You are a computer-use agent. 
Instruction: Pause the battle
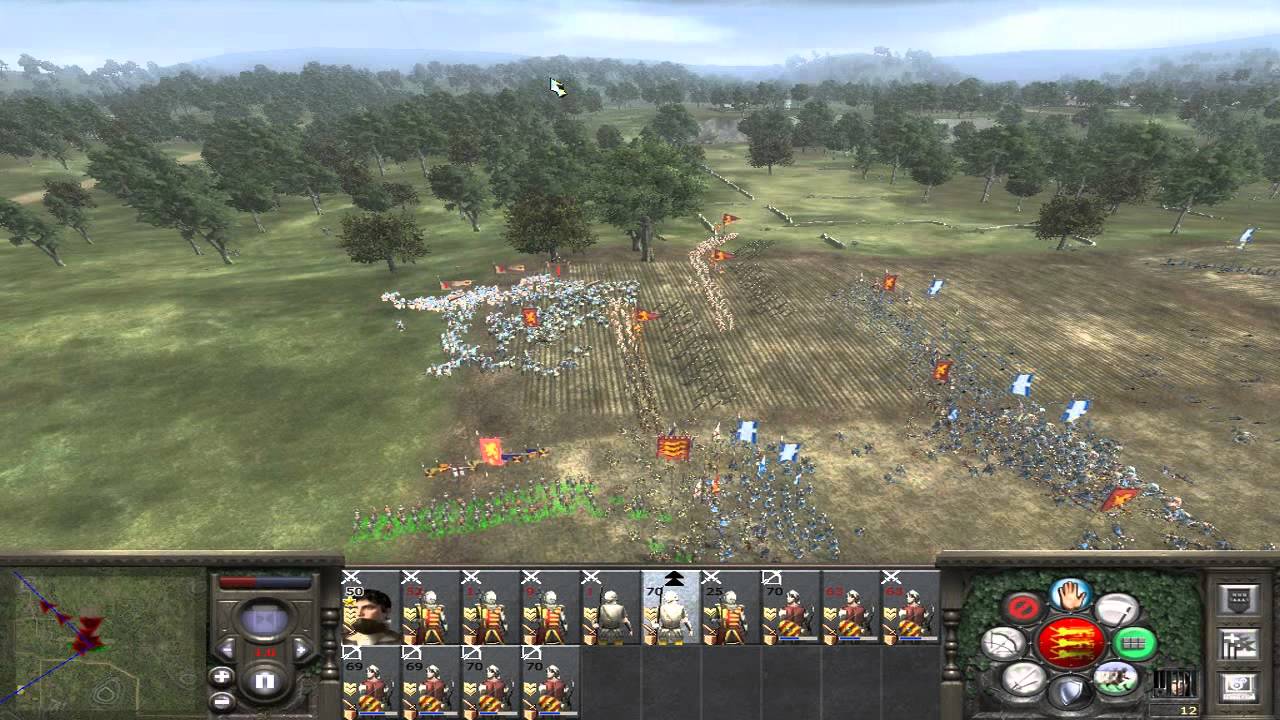(266, 679)
